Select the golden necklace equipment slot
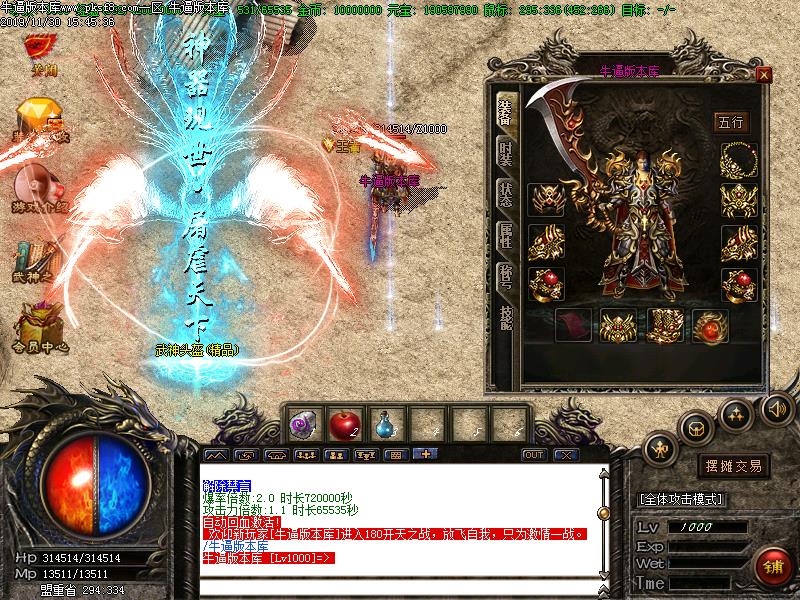 [739, 159]
